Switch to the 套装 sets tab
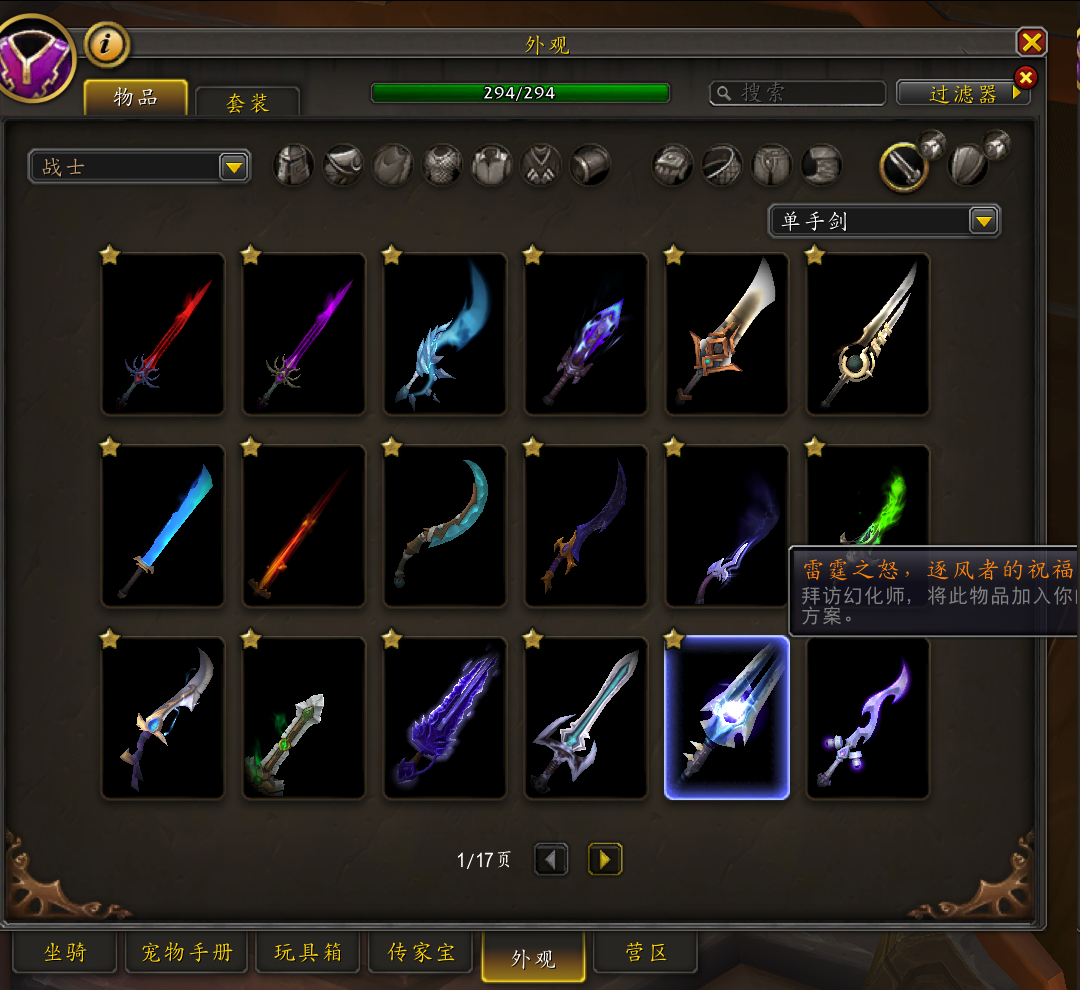The width and height of the screenshot is (1080, 990). (x=247, y=102)
